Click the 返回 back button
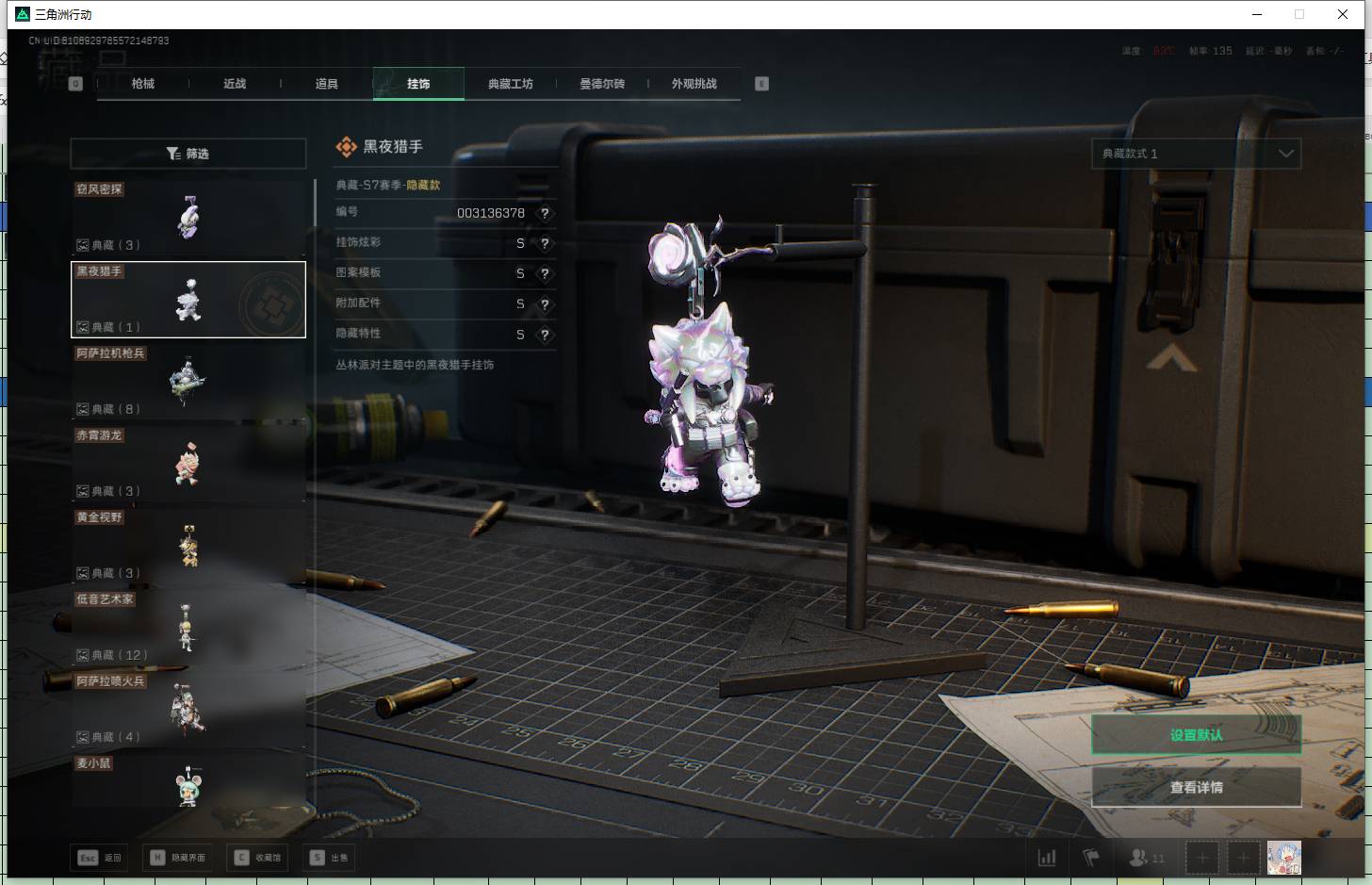This screenshot has width=1372, height=885. coord(100,858)
